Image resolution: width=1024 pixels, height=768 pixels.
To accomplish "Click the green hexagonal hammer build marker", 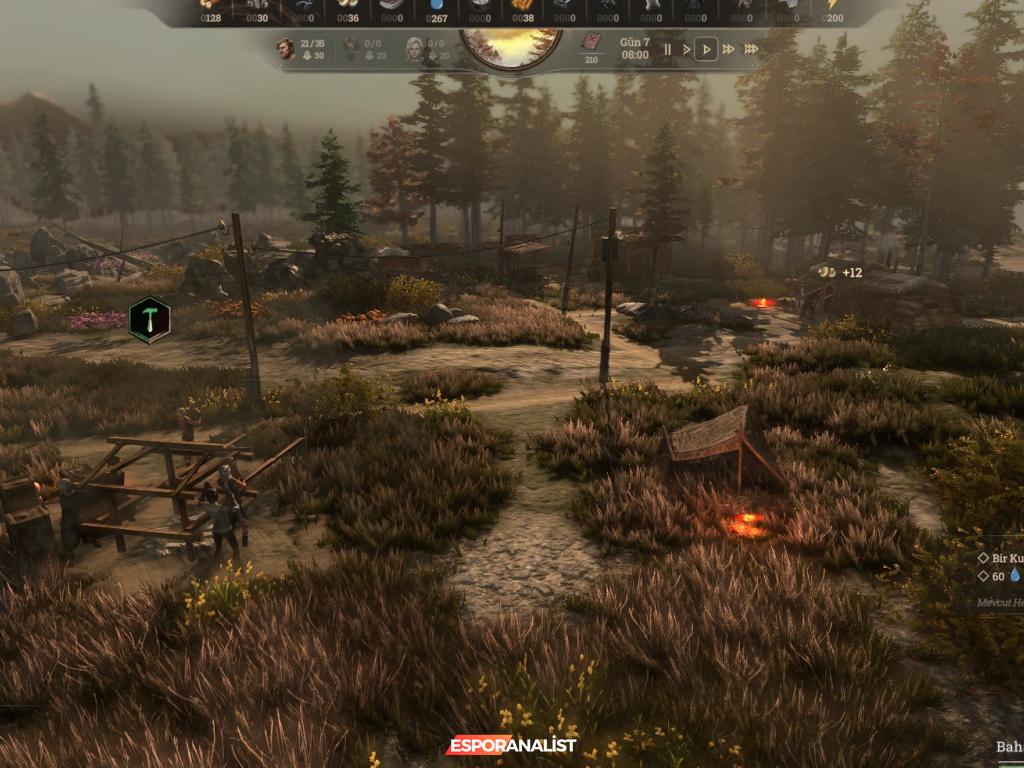I will coord(149,319).
